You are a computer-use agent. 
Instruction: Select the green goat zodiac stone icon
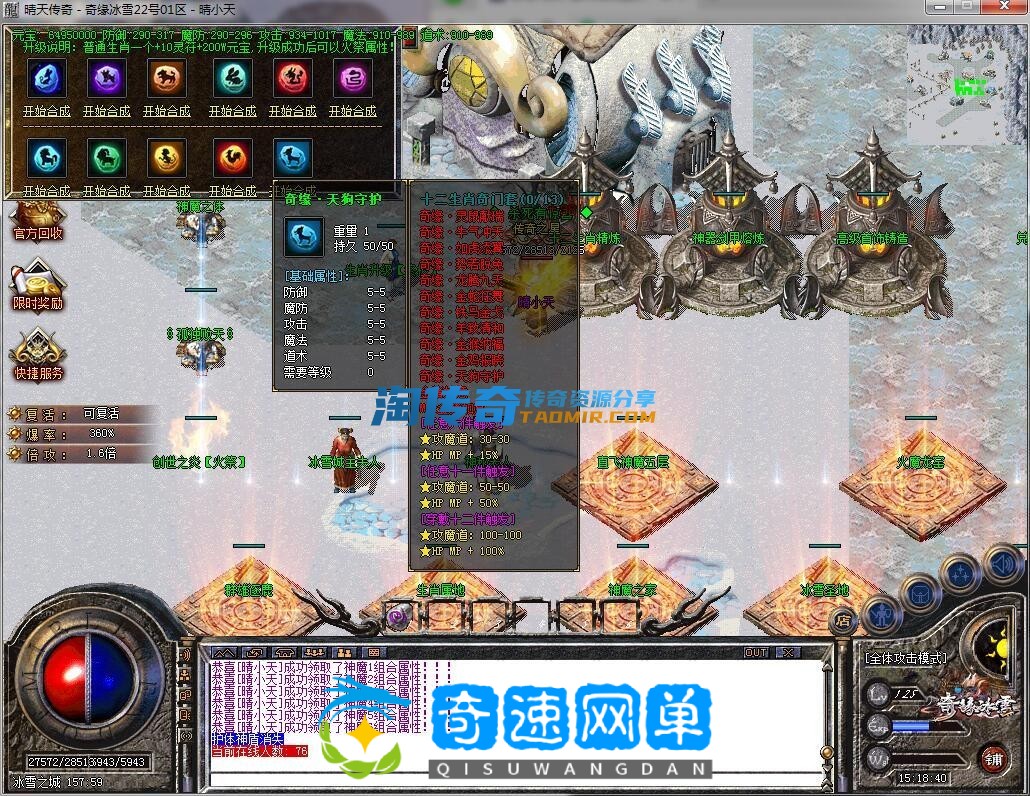pos(107,157)
